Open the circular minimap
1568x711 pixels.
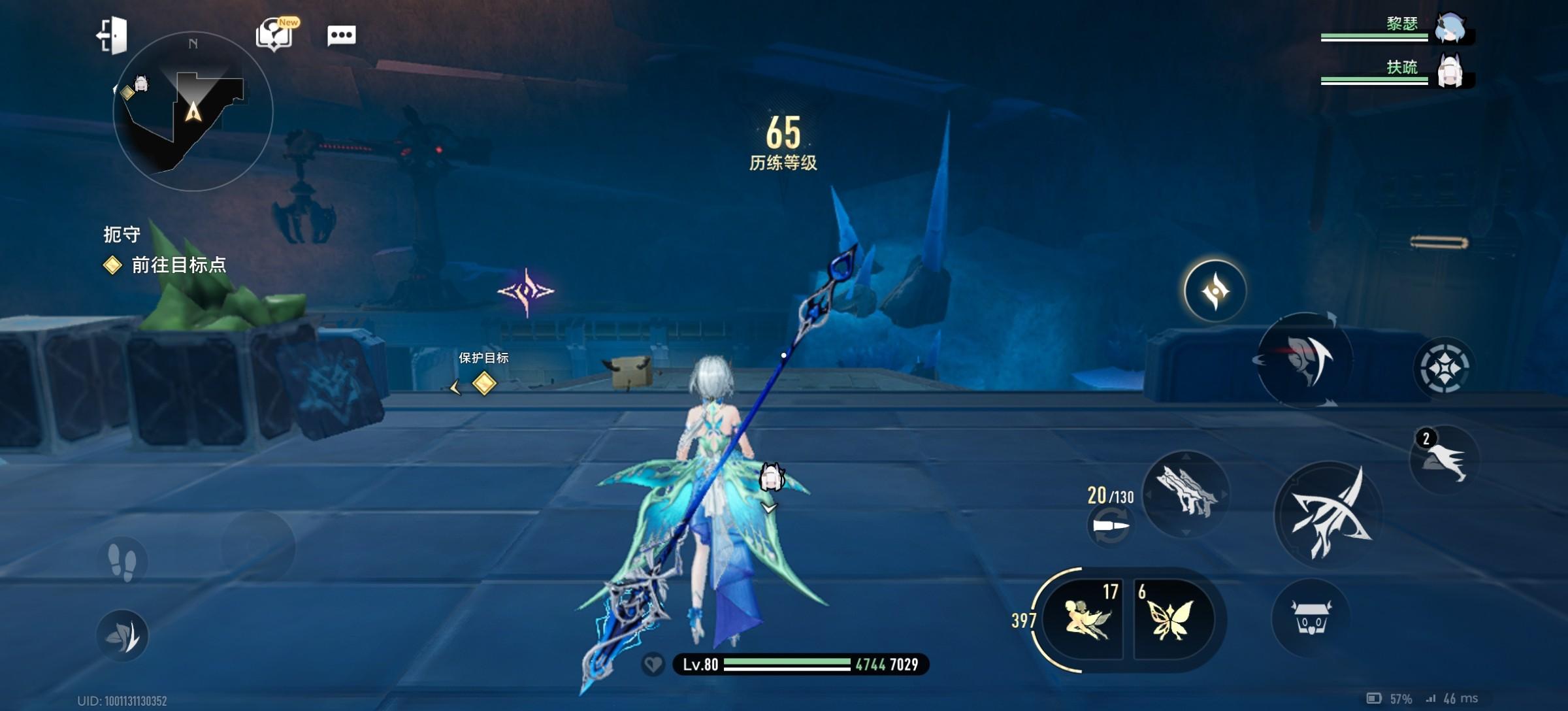coord(193,111)
